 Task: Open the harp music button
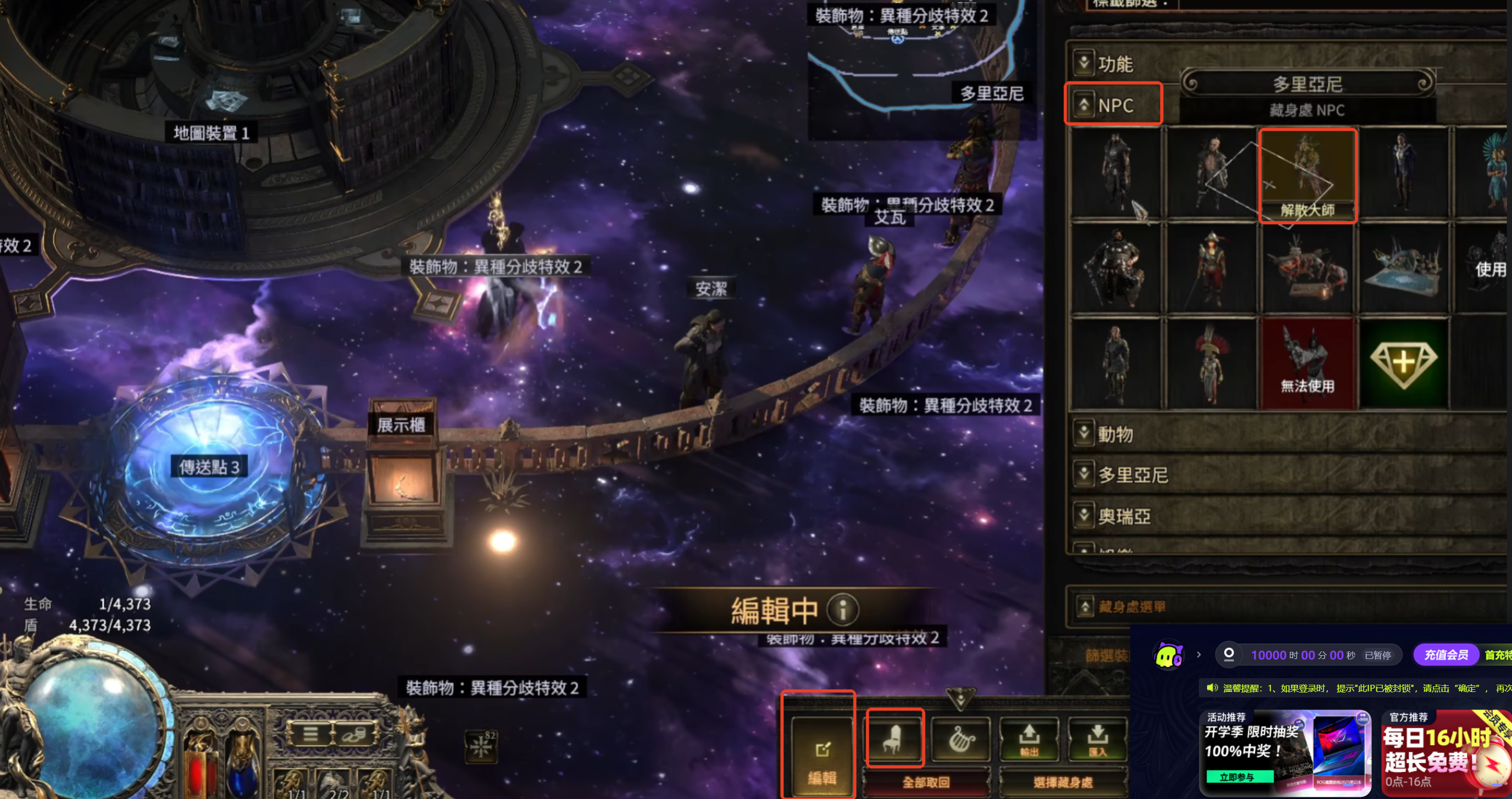(x=961, y=739)
